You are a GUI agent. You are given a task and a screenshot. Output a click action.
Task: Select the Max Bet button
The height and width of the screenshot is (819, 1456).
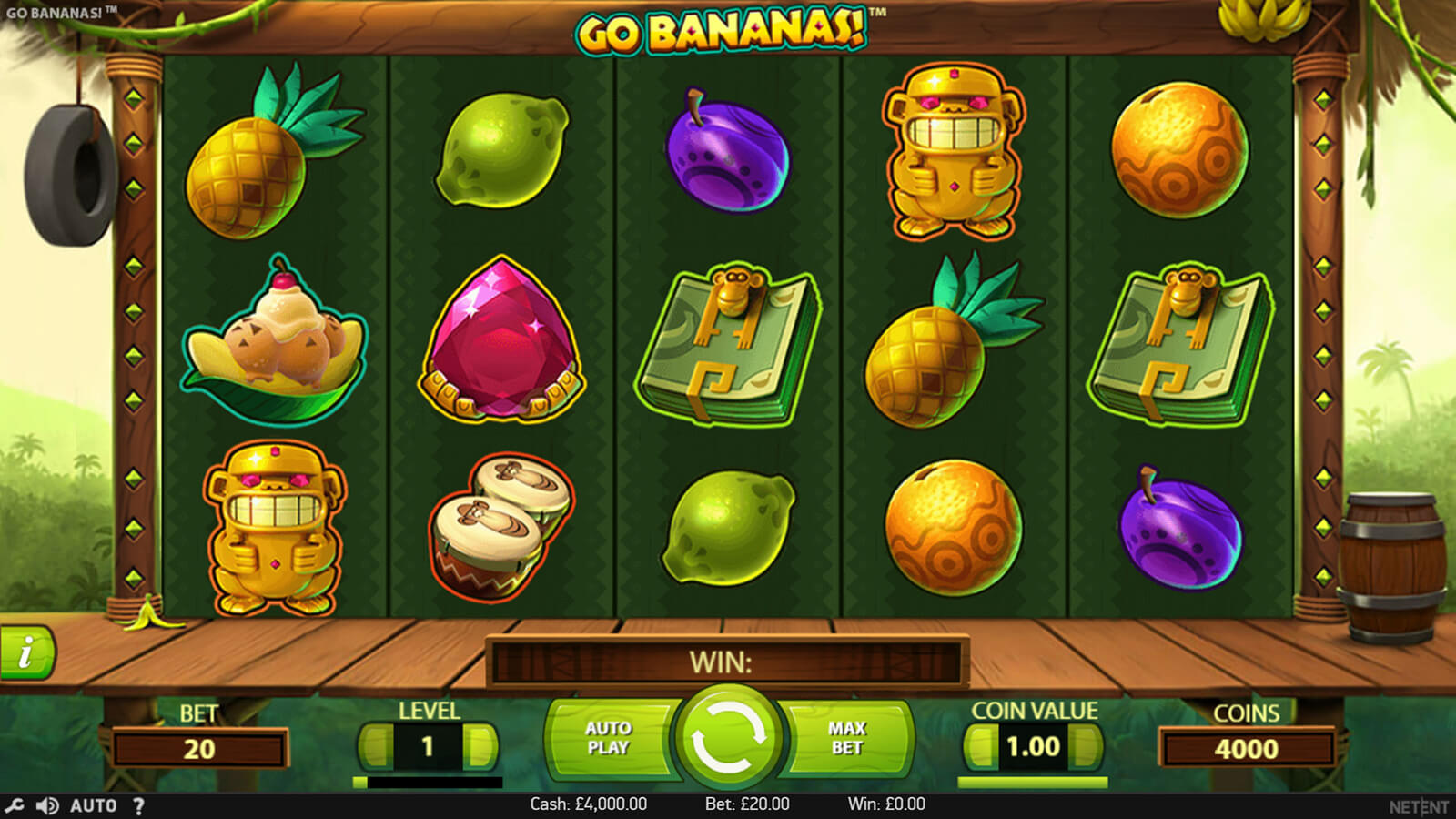coord(846,738)
